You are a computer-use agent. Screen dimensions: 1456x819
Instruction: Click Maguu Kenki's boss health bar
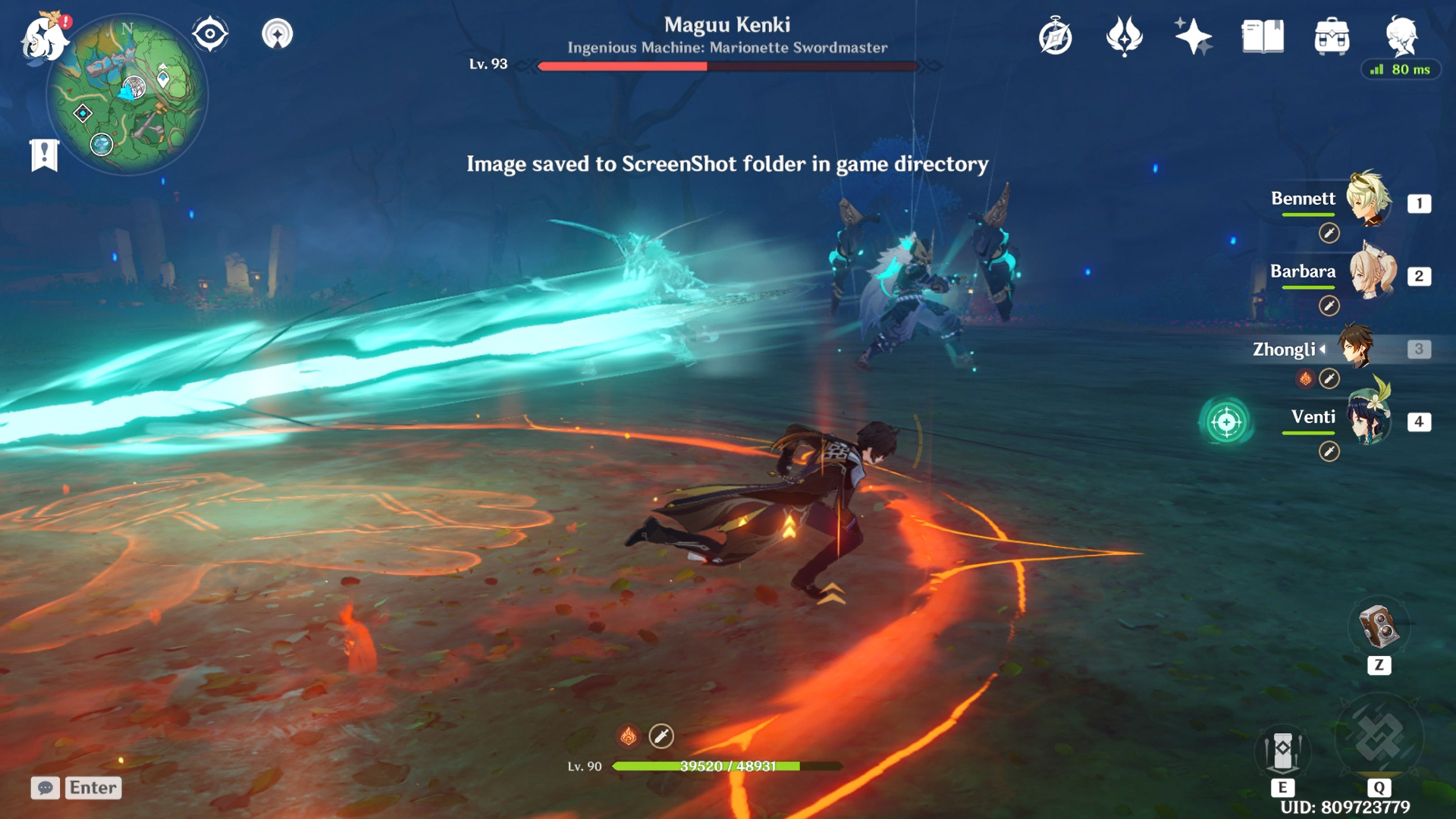[x=726, y=67]
